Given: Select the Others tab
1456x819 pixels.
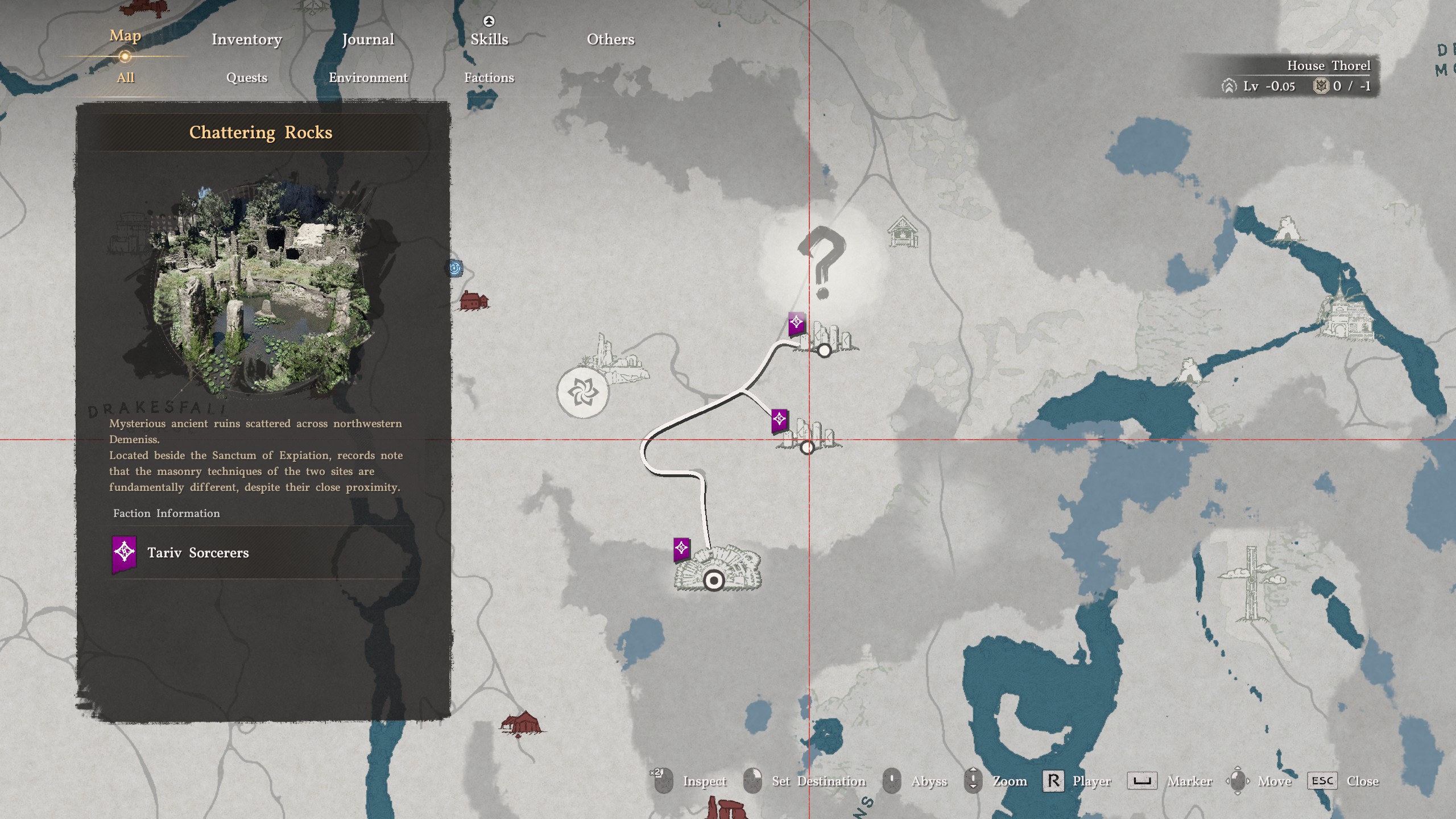Looking at the screenshot, I should tap(610, 39).
